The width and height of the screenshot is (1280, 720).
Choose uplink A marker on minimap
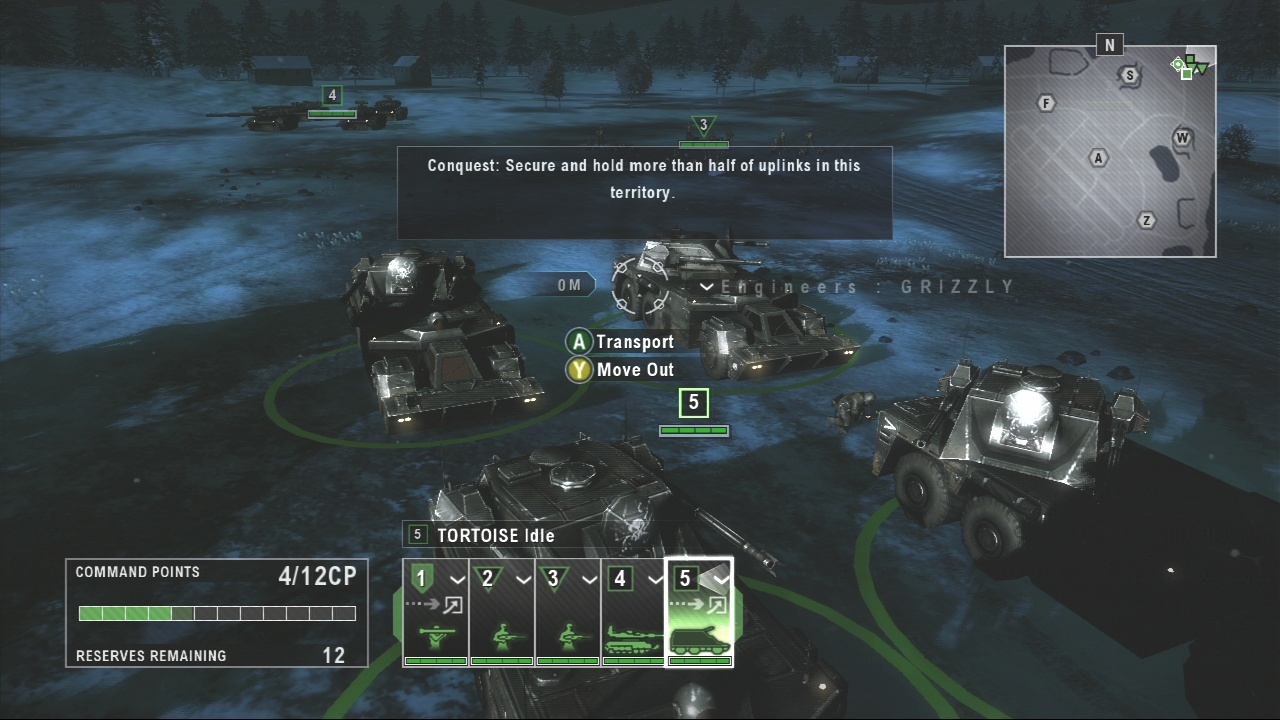point(1098,158)
